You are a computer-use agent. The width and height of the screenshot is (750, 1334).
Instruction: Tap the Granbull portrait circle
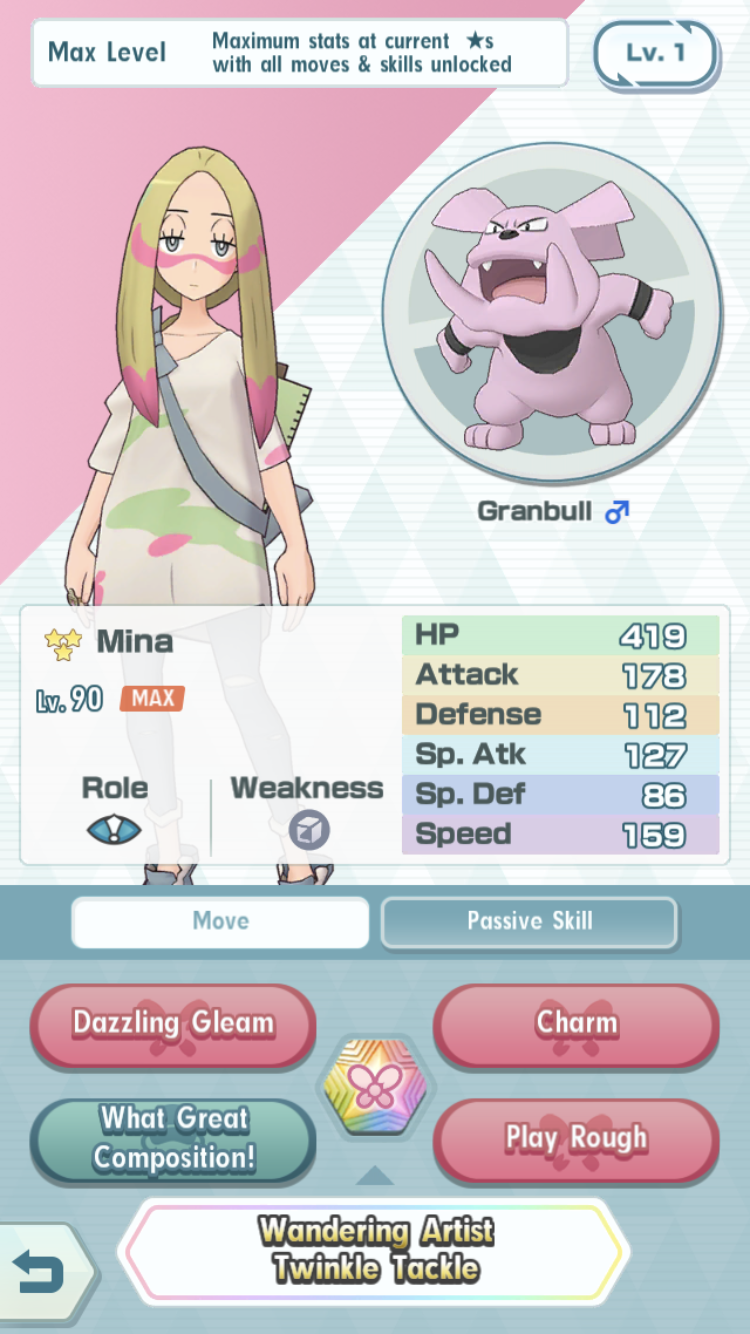click(x=552, y=314)
